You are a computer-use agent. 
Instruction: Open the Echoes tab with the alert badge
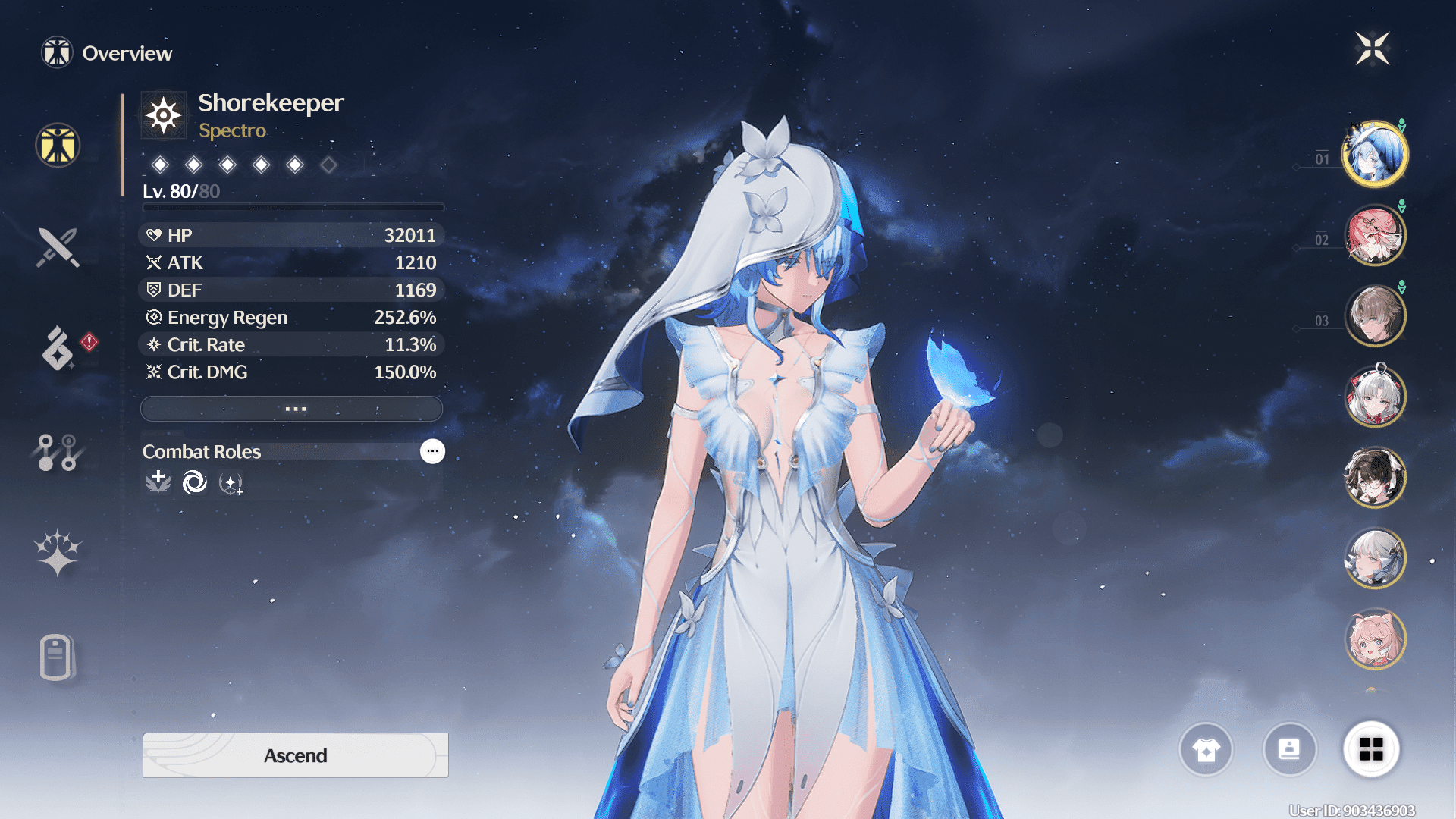tap(58, 348)
